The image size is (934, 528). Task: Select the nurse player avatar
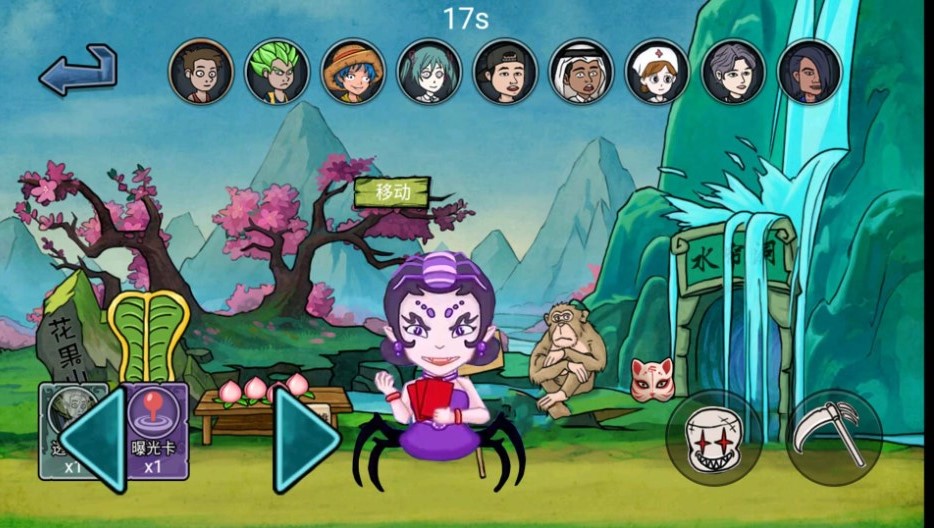pyautogui.click(x=657, y=71)
